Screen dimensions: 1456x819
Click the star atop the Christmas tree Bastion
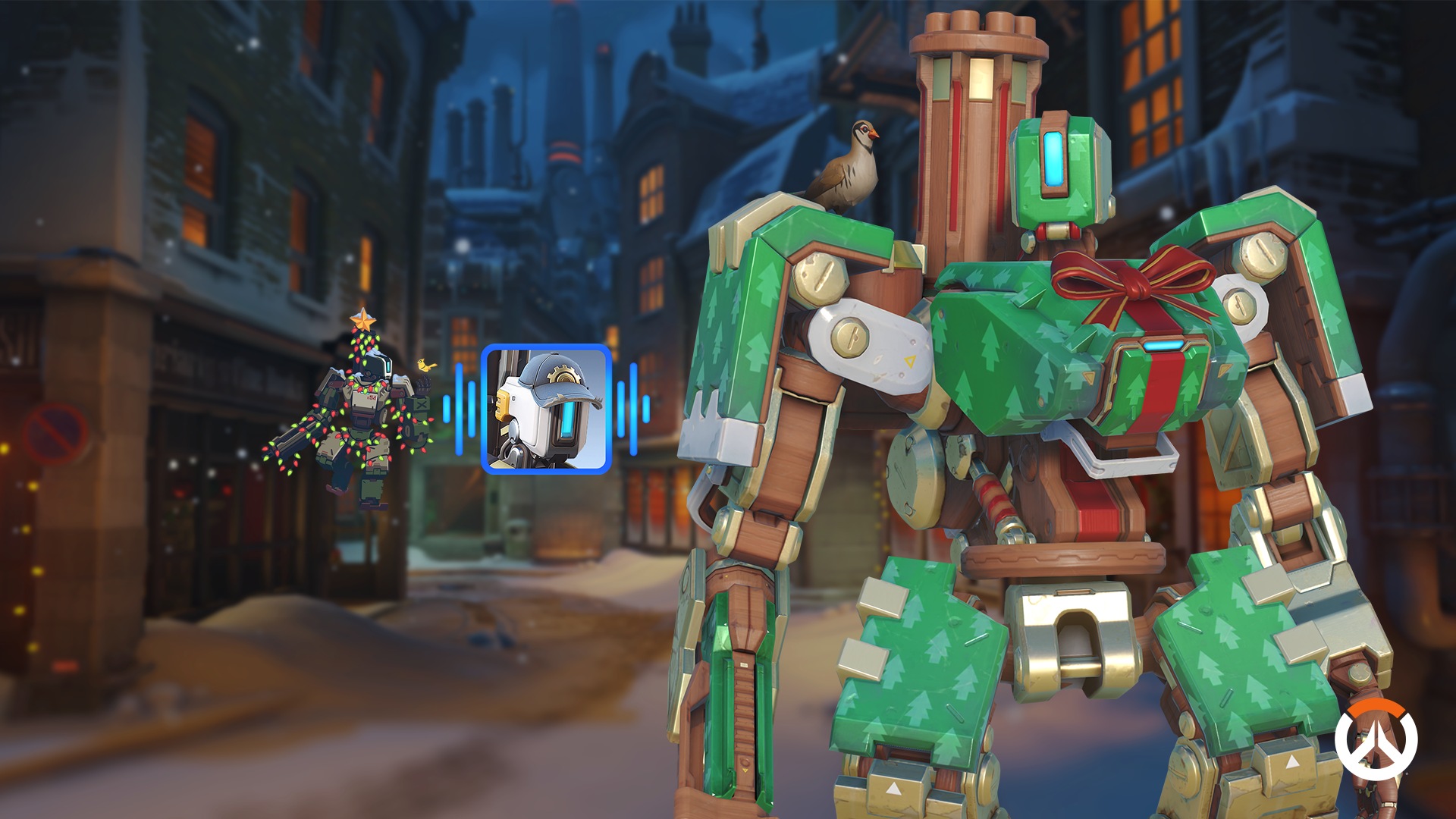[x=363, y=318]
